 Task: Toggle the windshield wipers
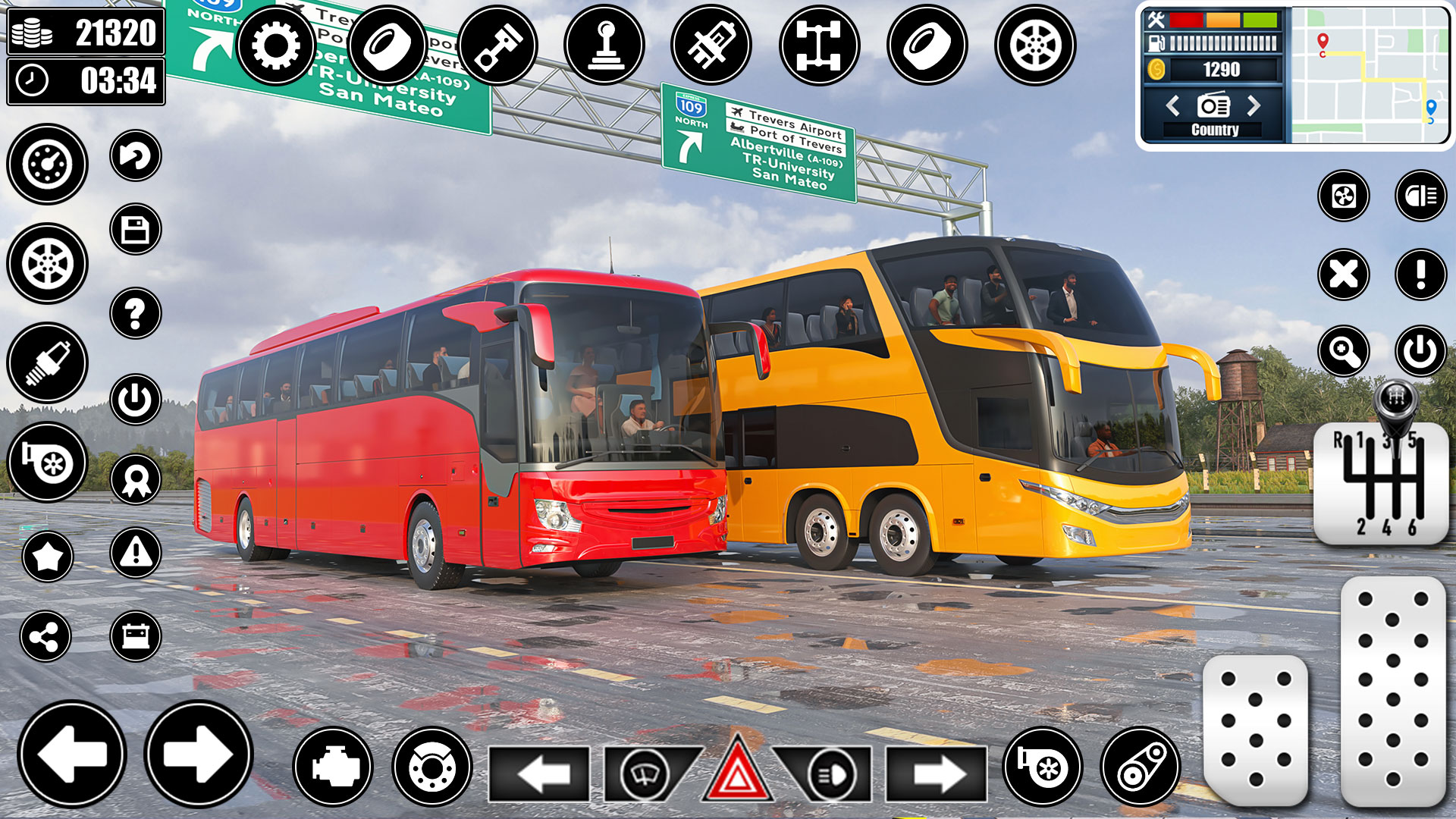point(643,773)
